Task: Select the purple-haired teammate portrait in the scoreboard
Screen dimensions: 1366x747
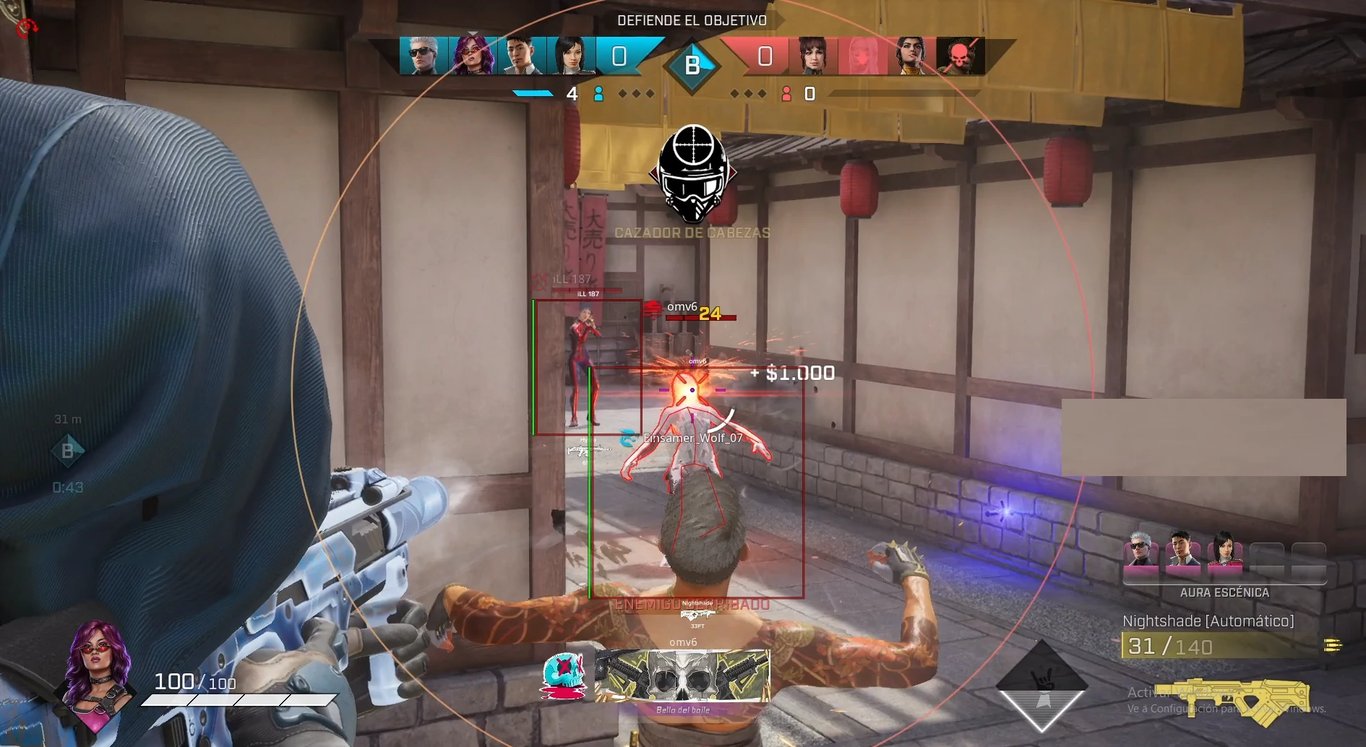Action: pos(472,56)
